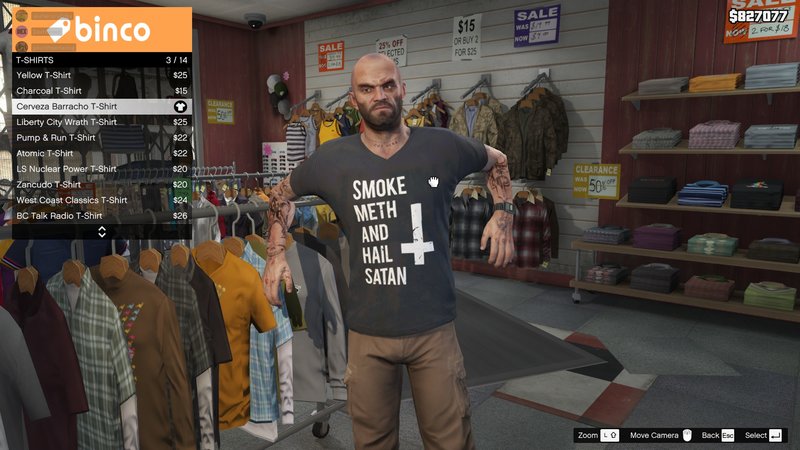Pick the LS Nuclear Power T-Shirt
This screenshot has height=450, width=800.
[x=100, y=169]
